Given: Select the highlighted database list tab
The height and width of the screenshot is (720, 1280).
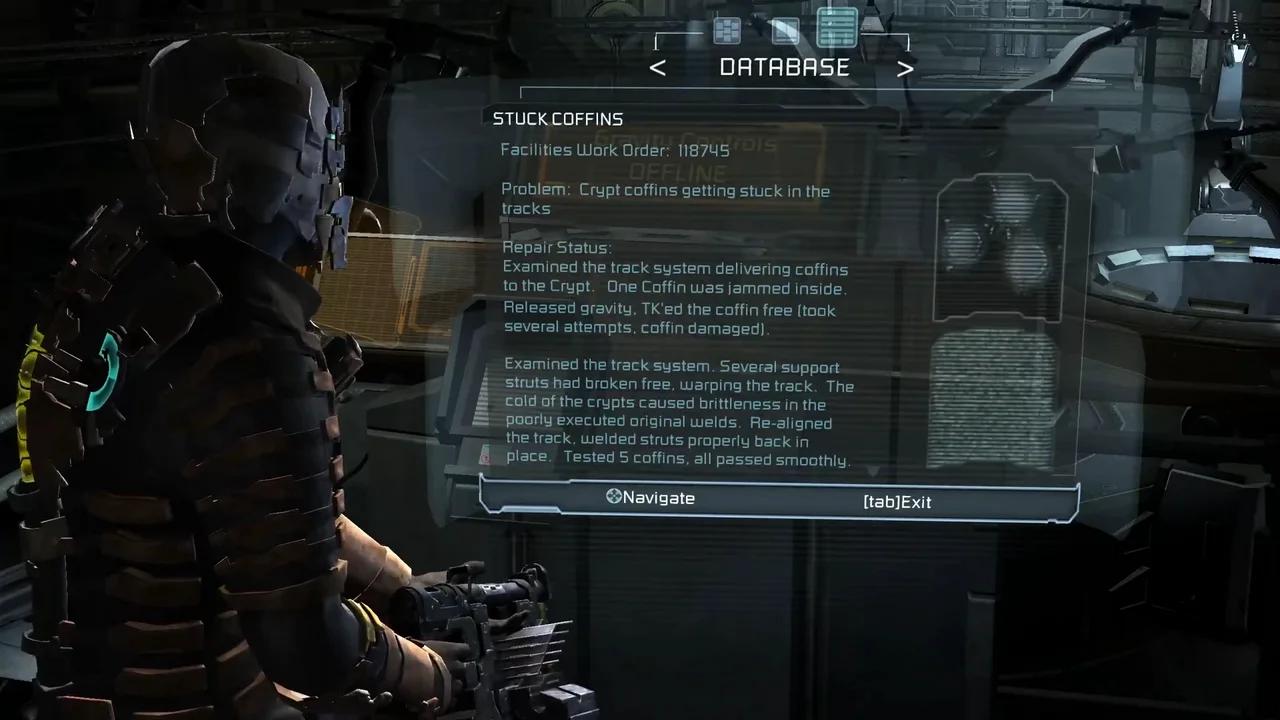Looking at the screenshot, I should point(837,27).
